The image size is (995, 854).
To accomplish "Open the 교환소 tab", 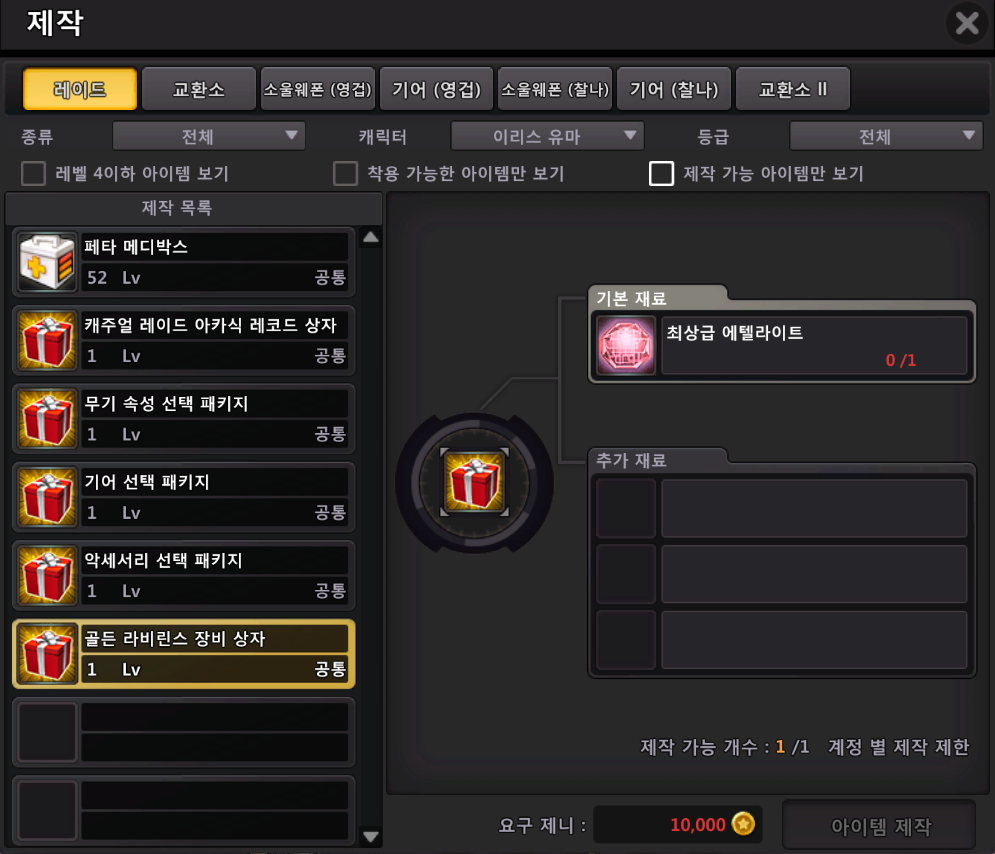I will pos(198,89).
